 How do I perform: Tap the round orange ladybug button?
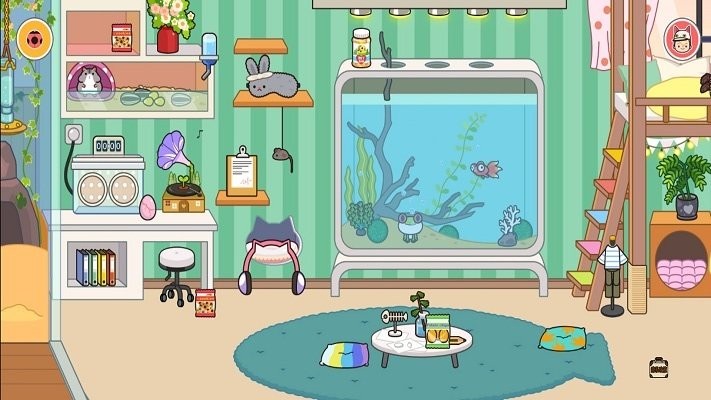tap(36, 39)
